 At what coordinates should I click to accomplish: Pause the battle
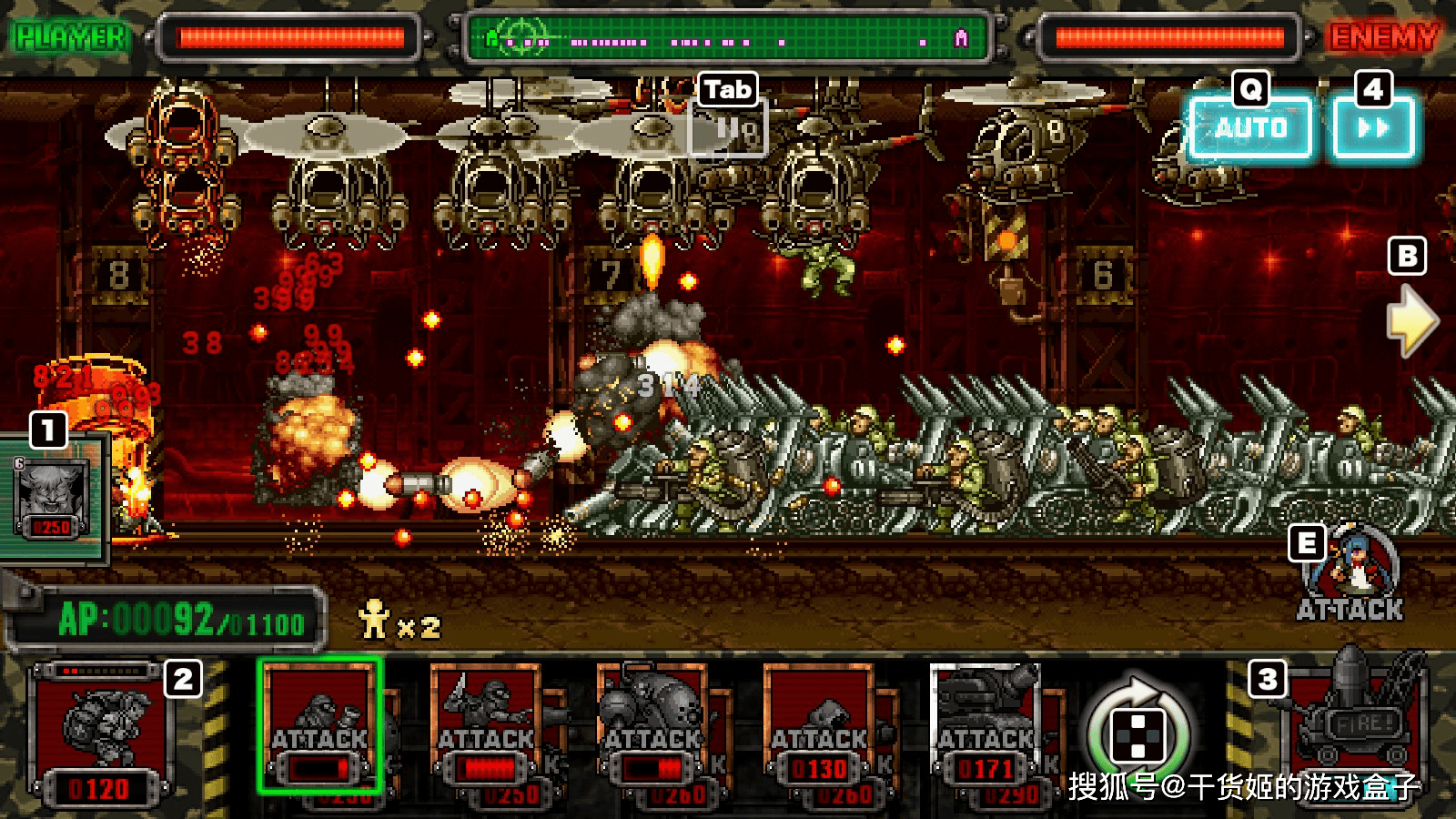pyautogui.click(x=730, y=130)
